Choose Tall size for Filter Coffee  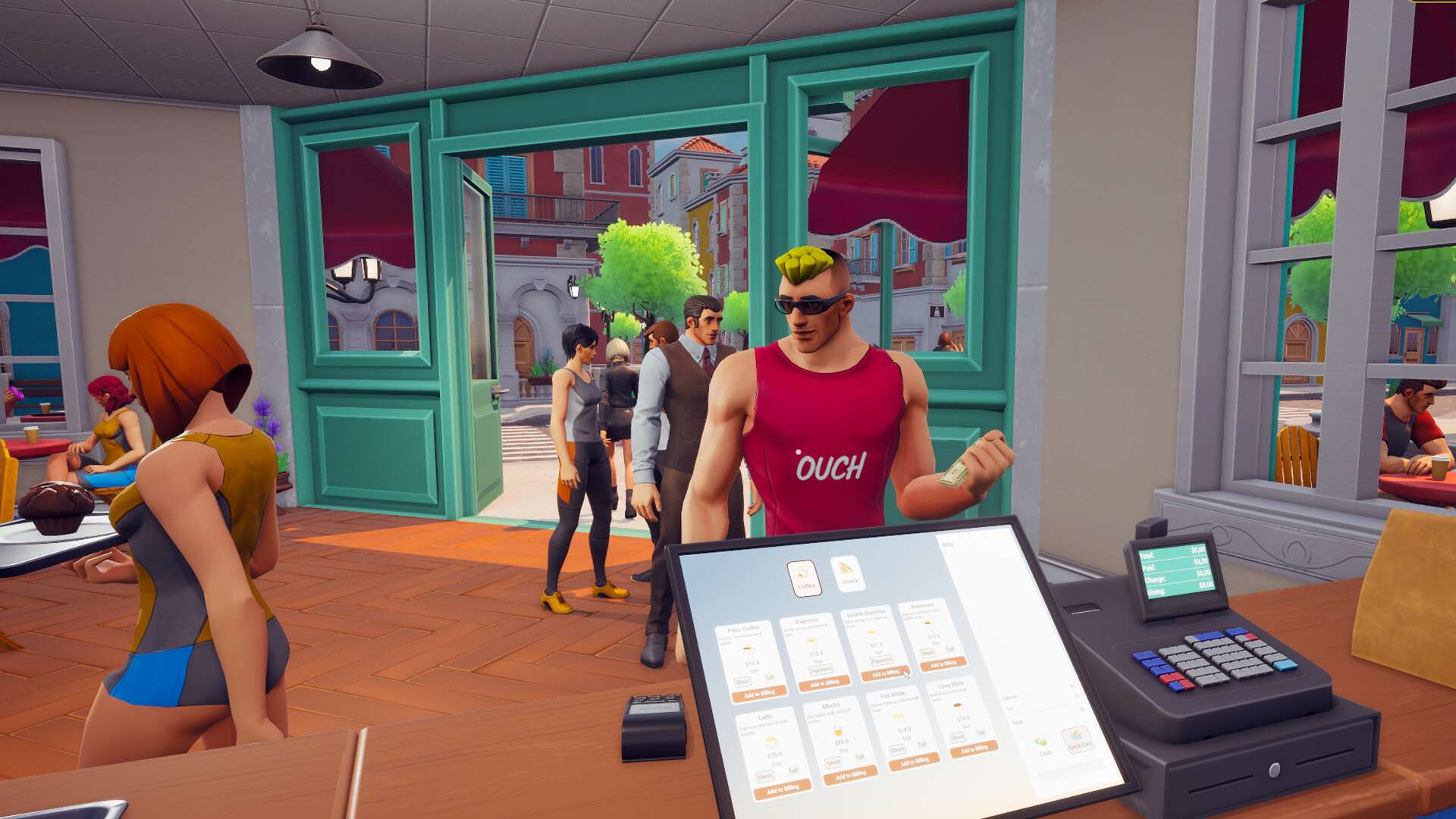[x=770, y=677]
